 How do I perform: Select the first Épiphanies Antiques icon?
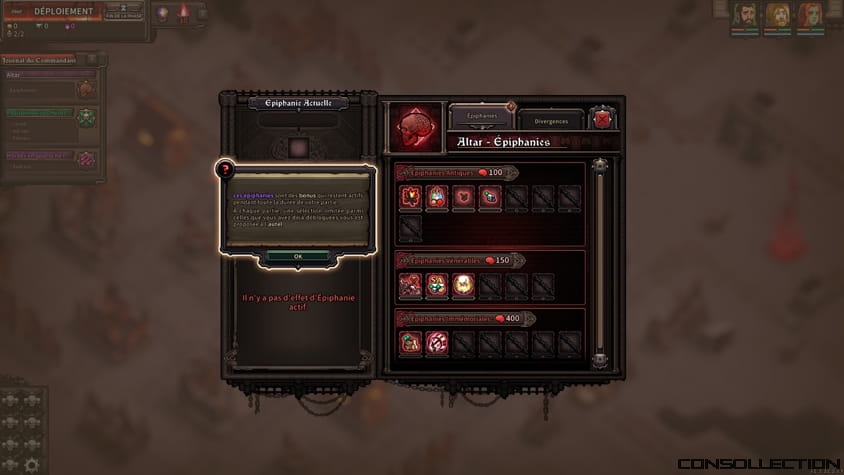point(410,197)
